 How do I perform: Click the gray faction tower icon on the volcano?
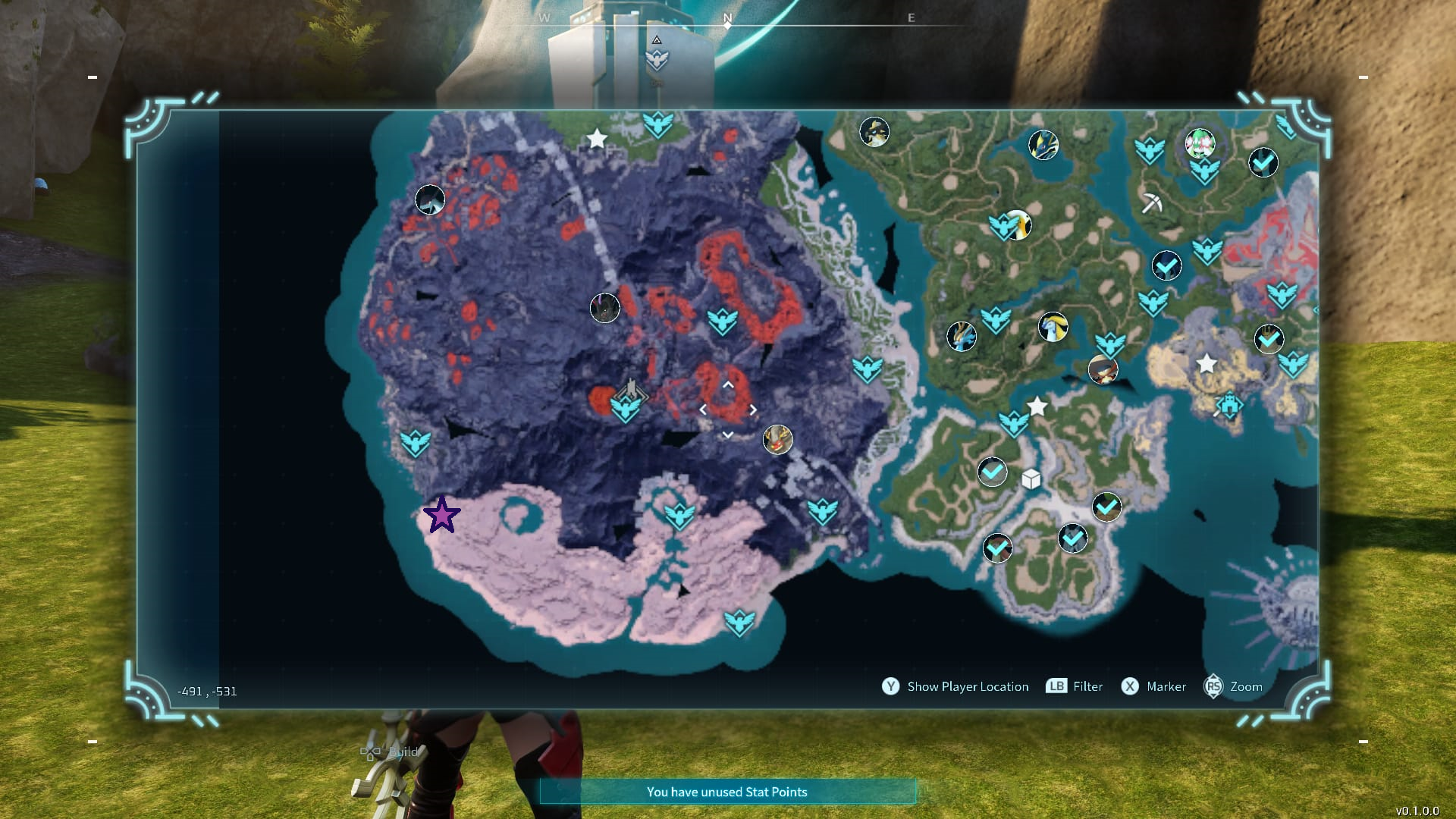[633, 388]
